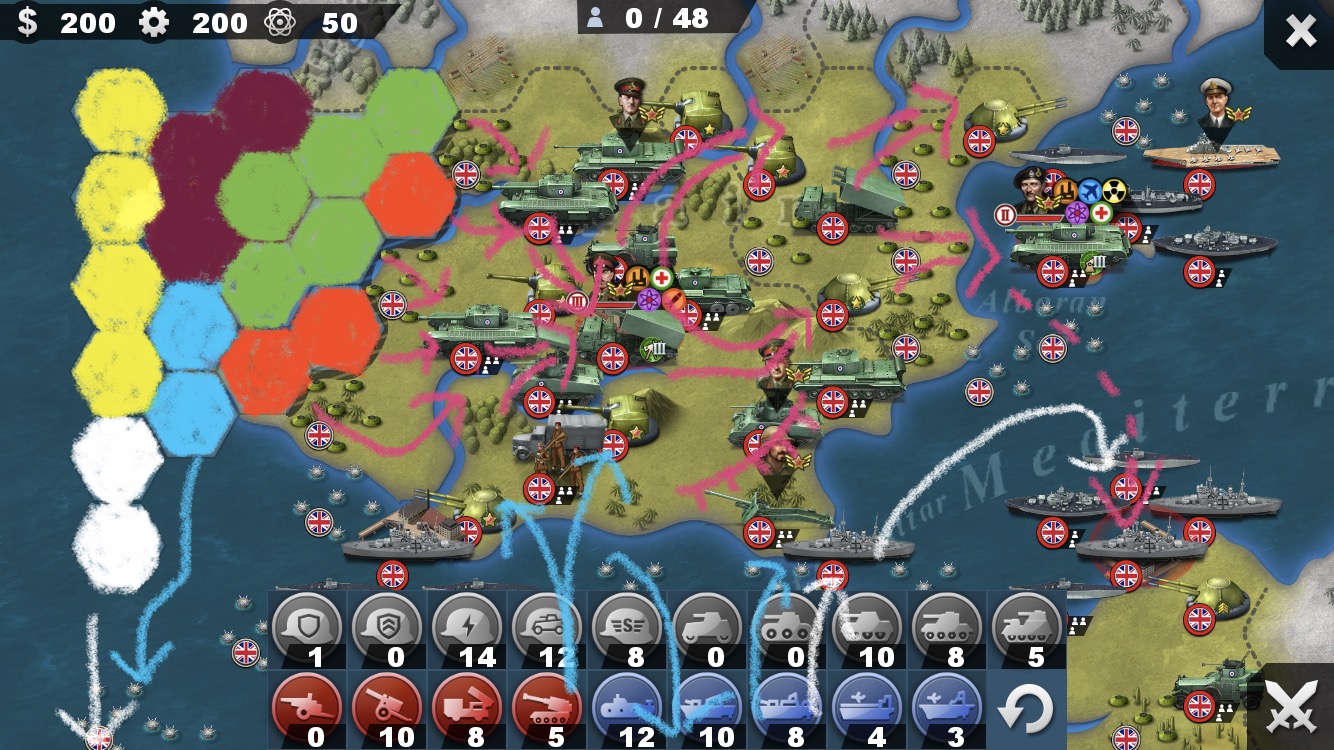Image resolution: width=1334 pixels, height=750 pixels.
Task: Close the deployment screen with the X
Action: (1300, 32)
